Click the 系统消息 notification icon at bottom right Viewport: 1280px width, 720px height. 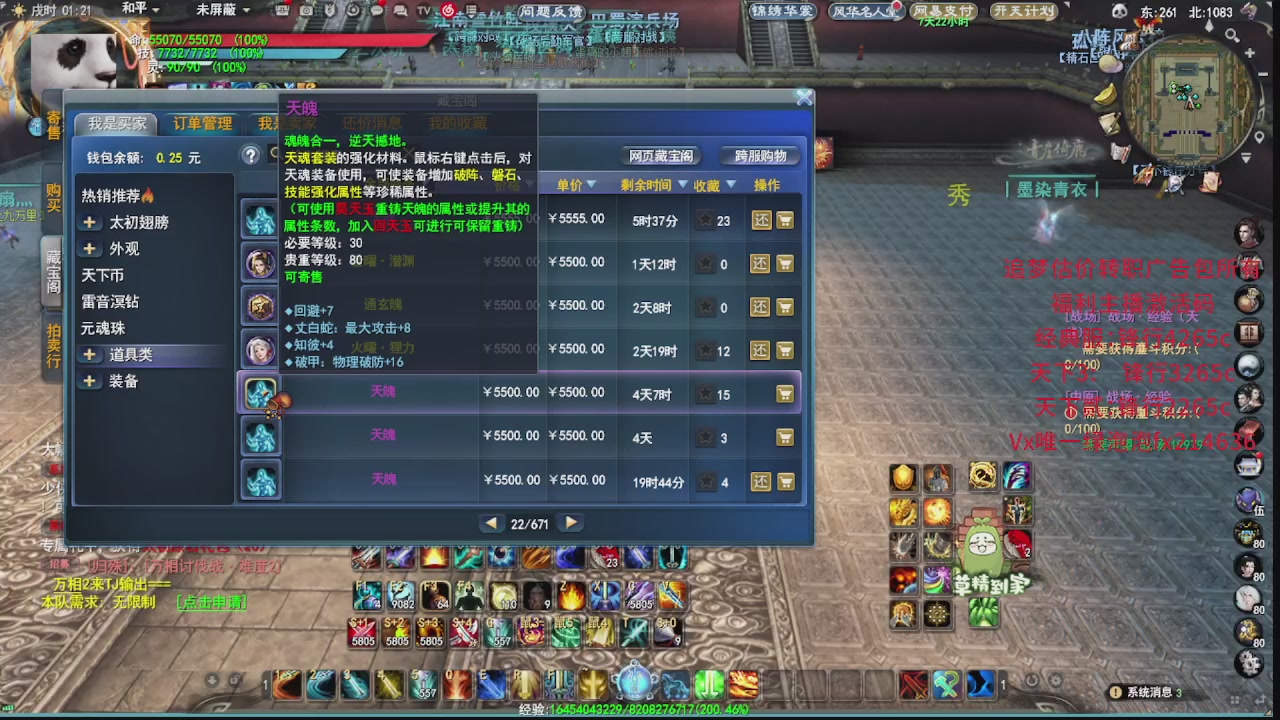(1116, 692)
